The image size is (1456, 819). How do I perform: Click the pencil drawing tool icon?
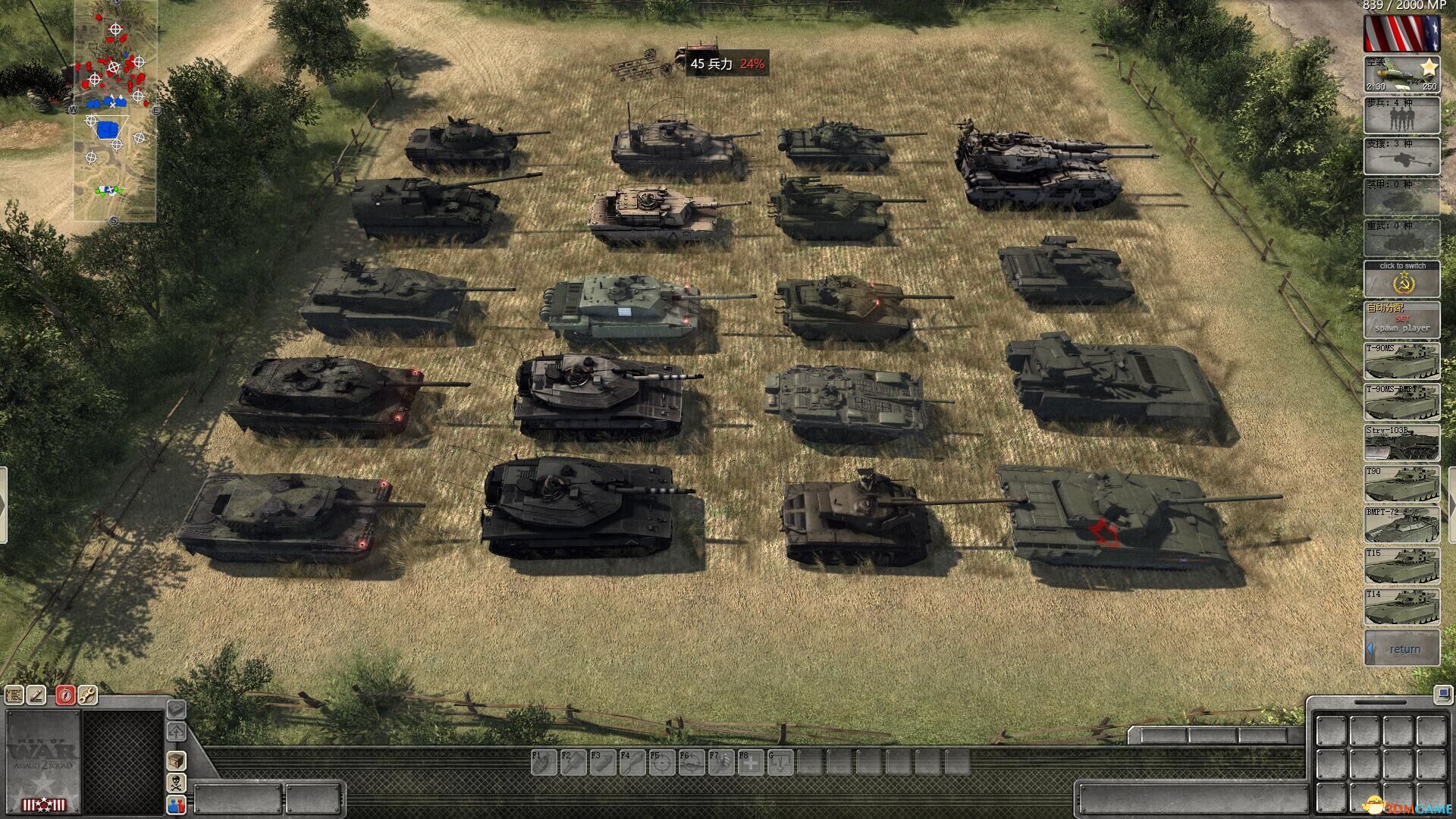point(37,695)
